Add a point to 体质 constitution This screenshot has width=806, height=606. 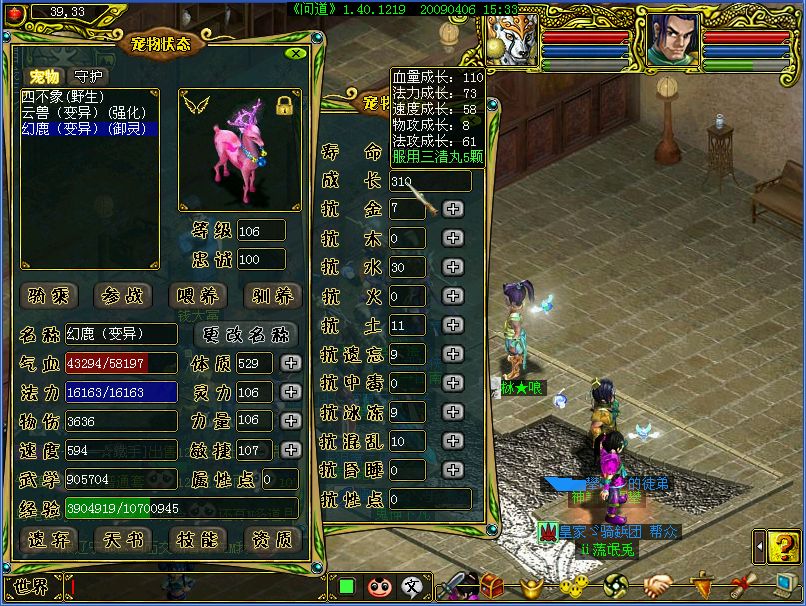(290, 363)
